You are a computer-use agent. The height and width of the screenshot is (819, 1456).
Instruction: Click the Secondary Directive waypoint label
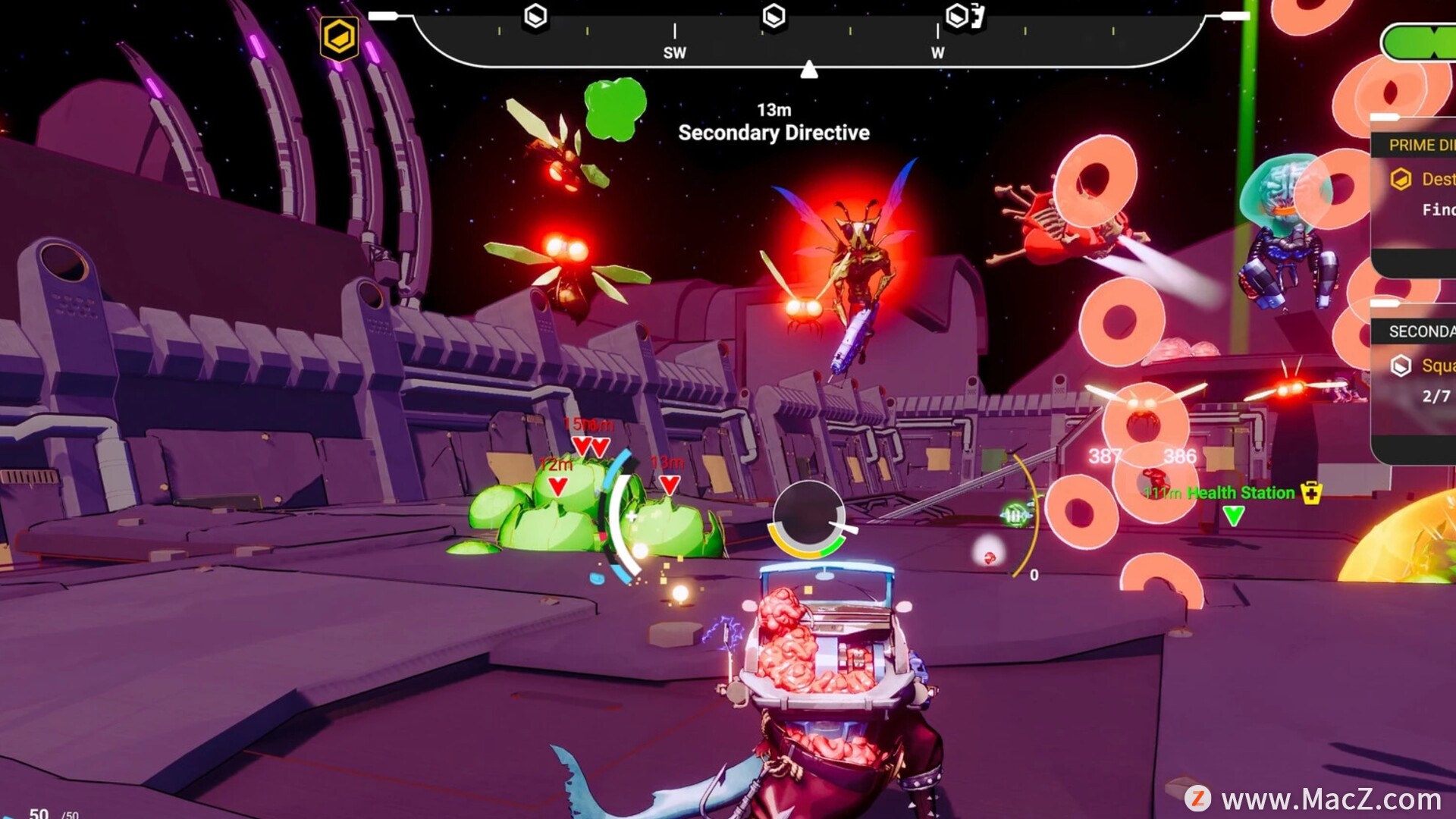pyautogui.click(x=773, y=133)
